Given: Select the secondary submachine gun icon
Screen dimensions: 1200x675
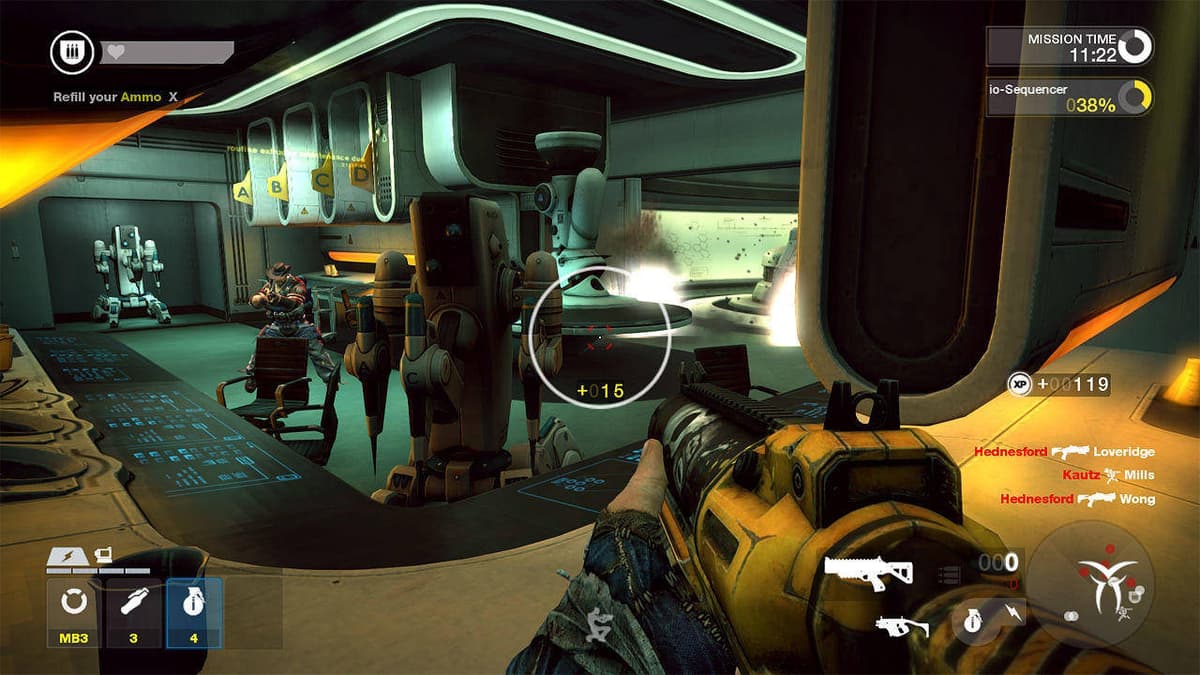Looking at the screenshot, I should [x=901, y=627].
